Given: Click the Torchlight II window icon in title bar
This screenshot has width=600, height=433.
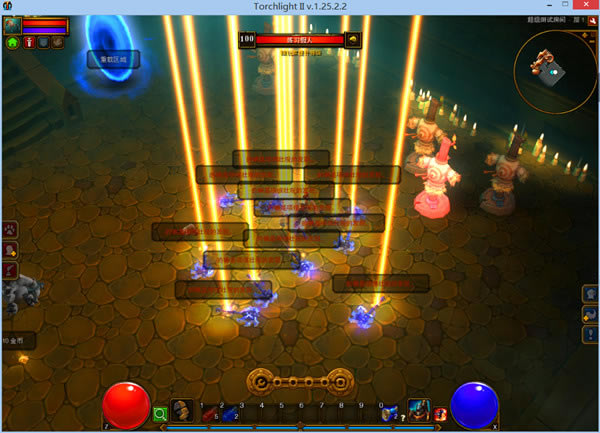Looking at the screenshot, I should 7,6.
